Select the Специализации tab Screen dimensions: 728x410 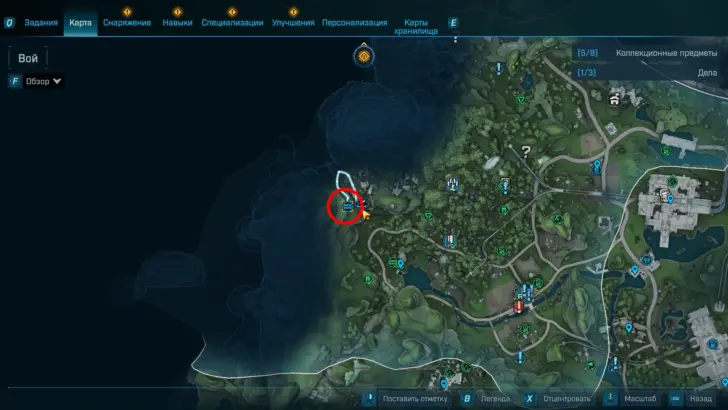(232, 22)
